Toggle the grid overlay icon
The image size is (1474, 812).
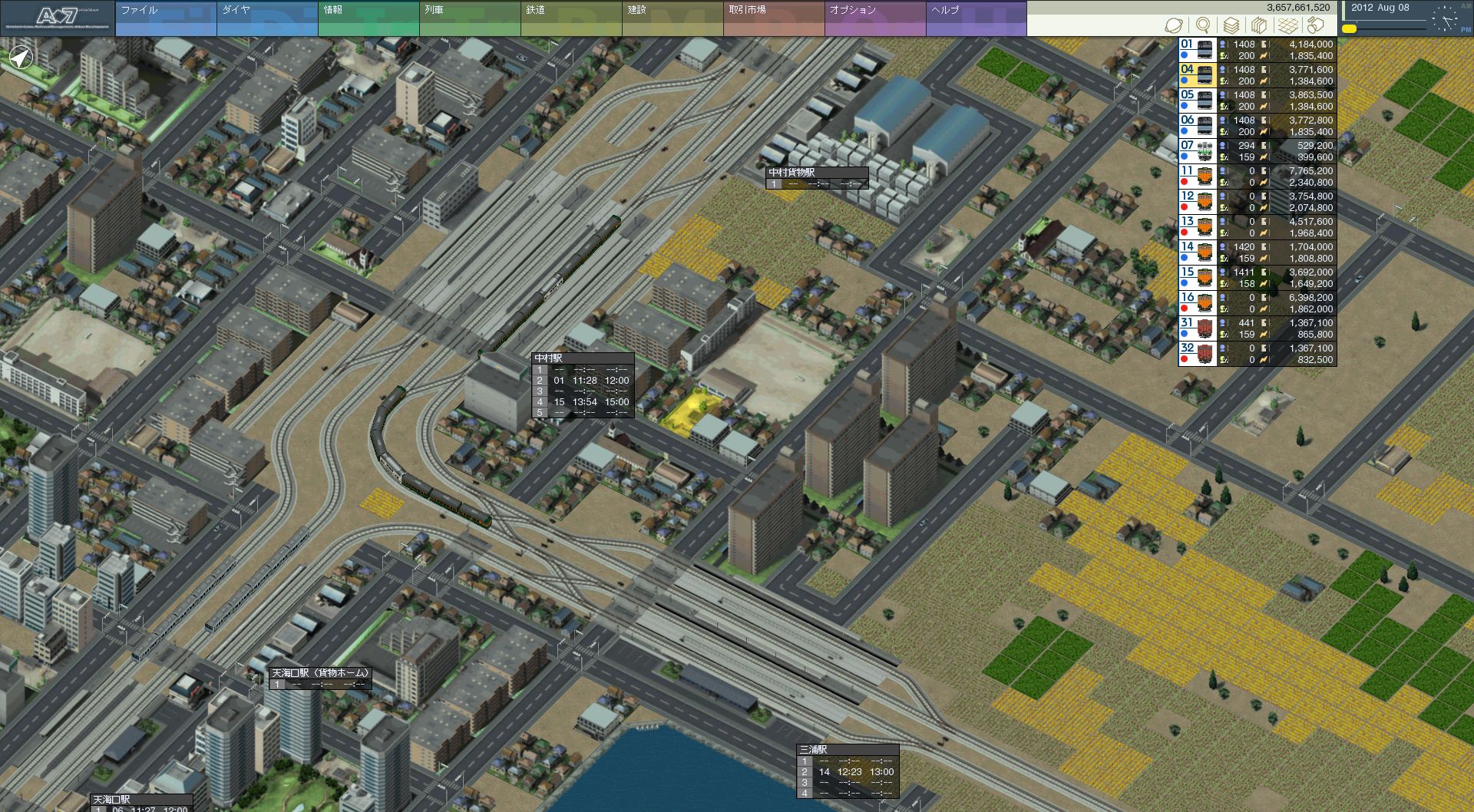[x=1287, y=25]
